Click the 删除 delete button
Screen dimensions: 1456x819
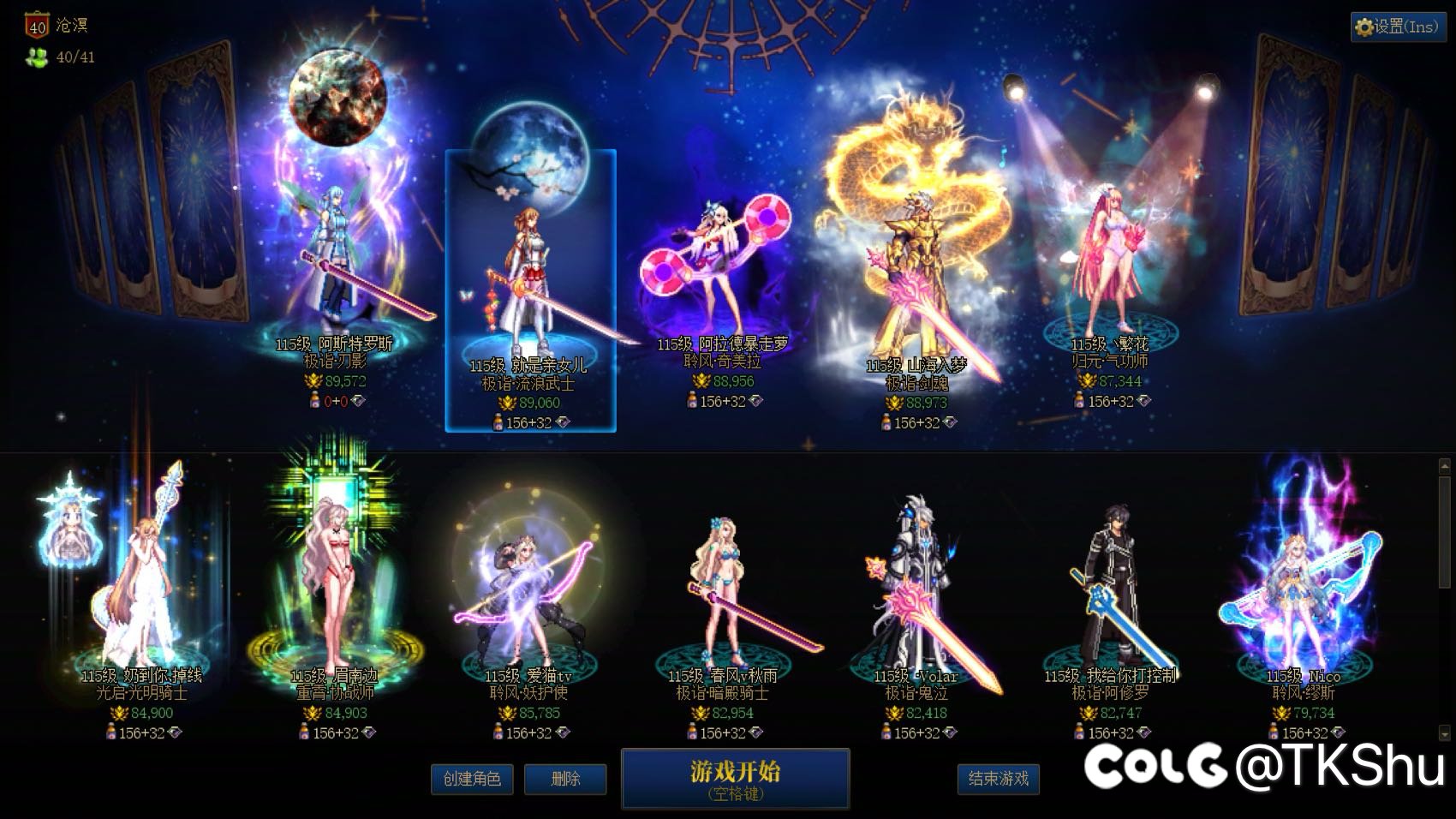coord(565,780)
